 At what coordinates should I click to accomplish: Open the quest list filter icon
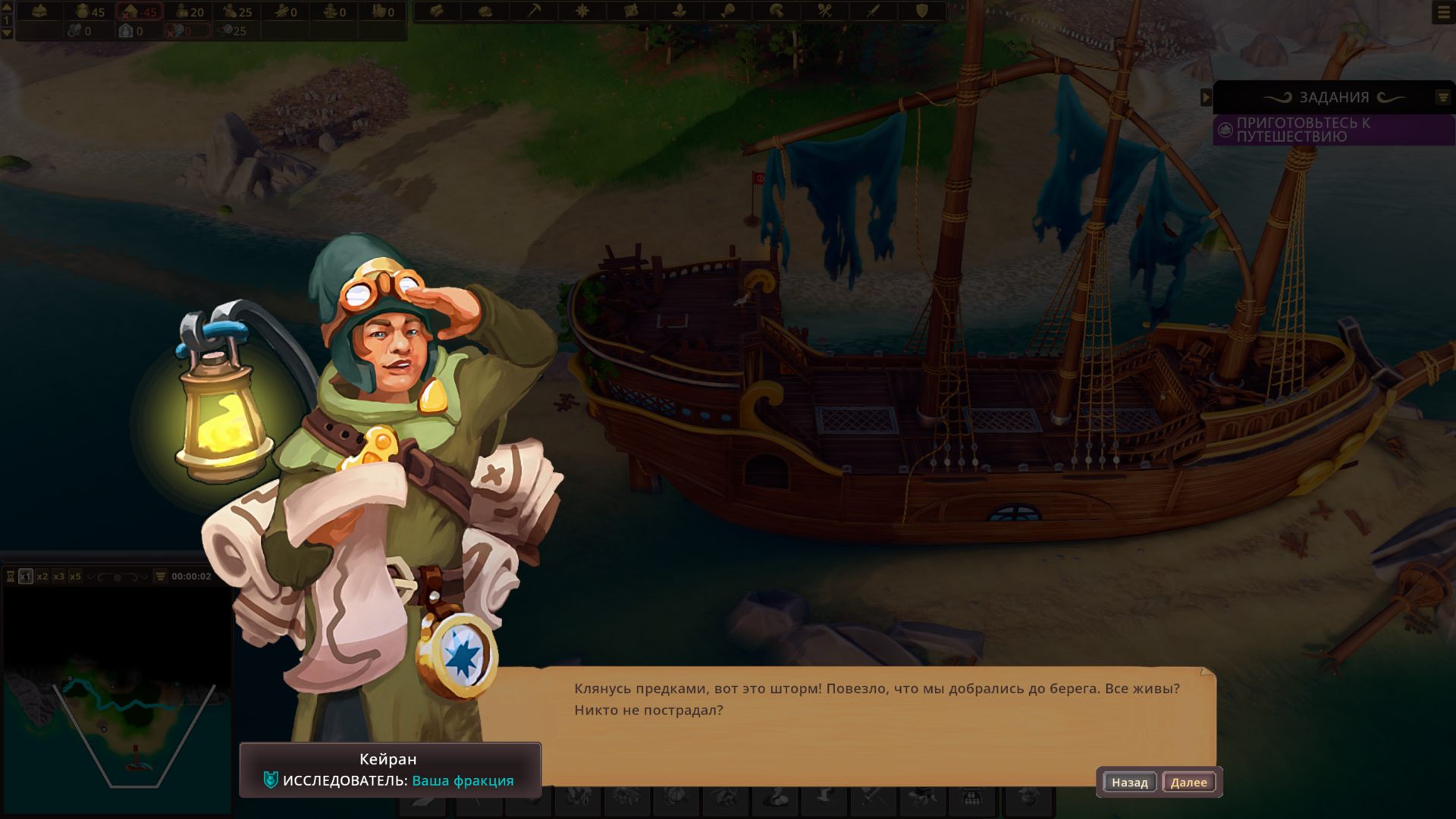tap(1443, 97)
